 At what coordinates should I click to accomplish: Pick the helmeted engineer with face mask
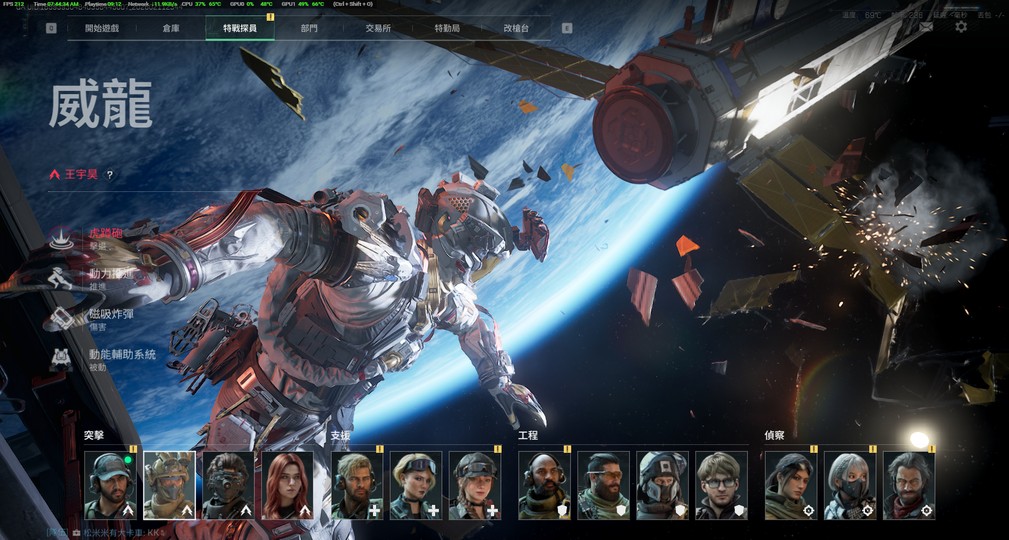(x=662, y=485)
